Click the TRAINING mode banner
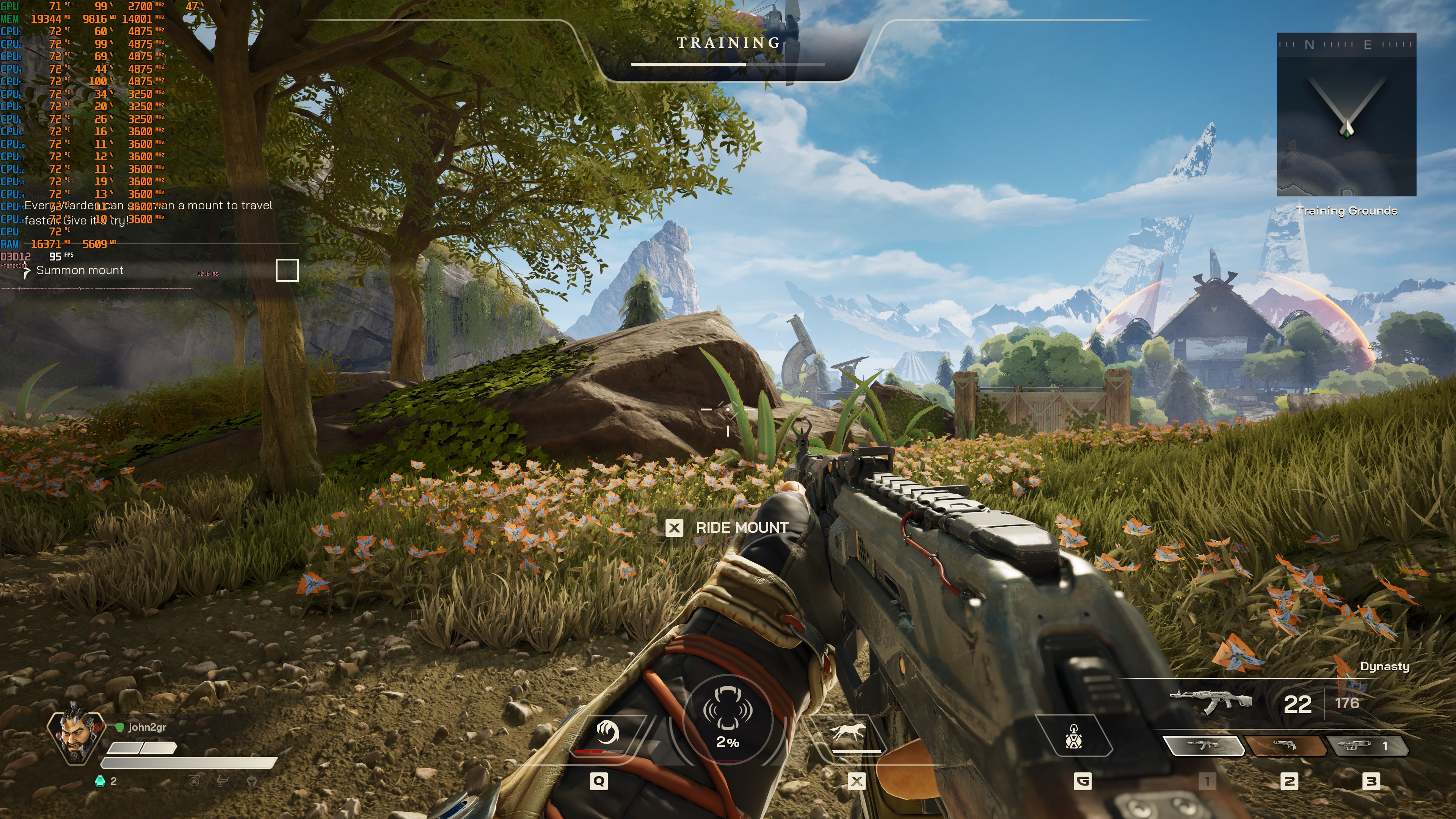This screenshot has height=819, width=1456. 728,44
